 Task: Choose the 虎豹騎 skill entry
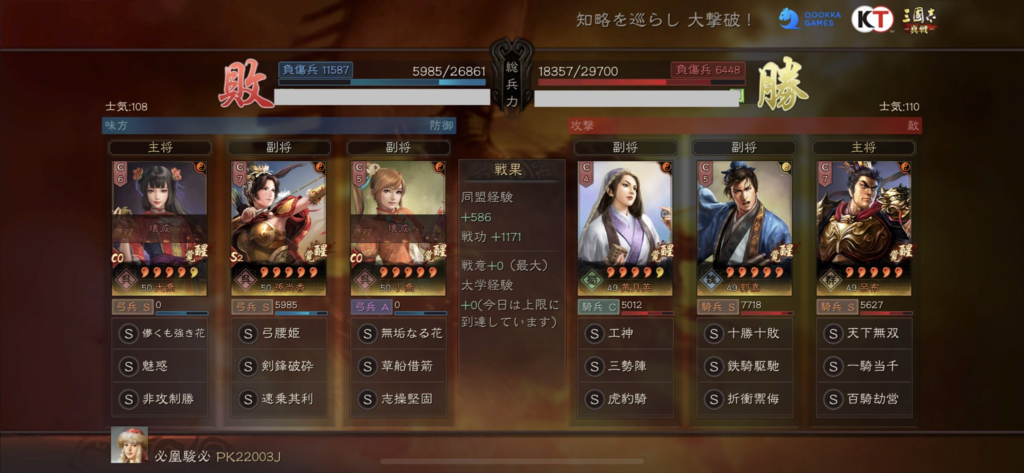coord(625,398)
